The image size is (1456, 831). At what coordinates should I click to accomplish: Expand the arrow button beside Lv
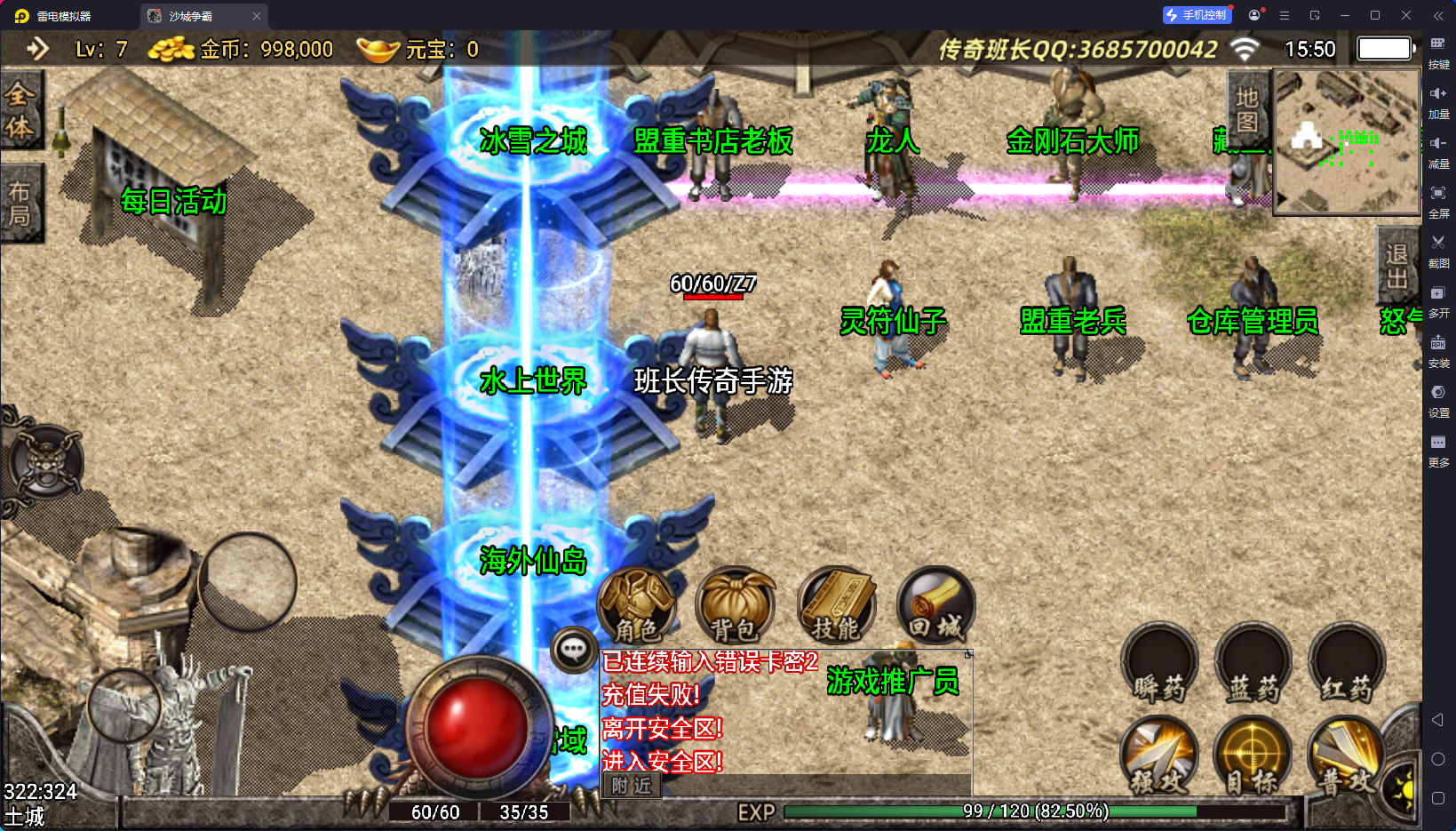[37, 49]
